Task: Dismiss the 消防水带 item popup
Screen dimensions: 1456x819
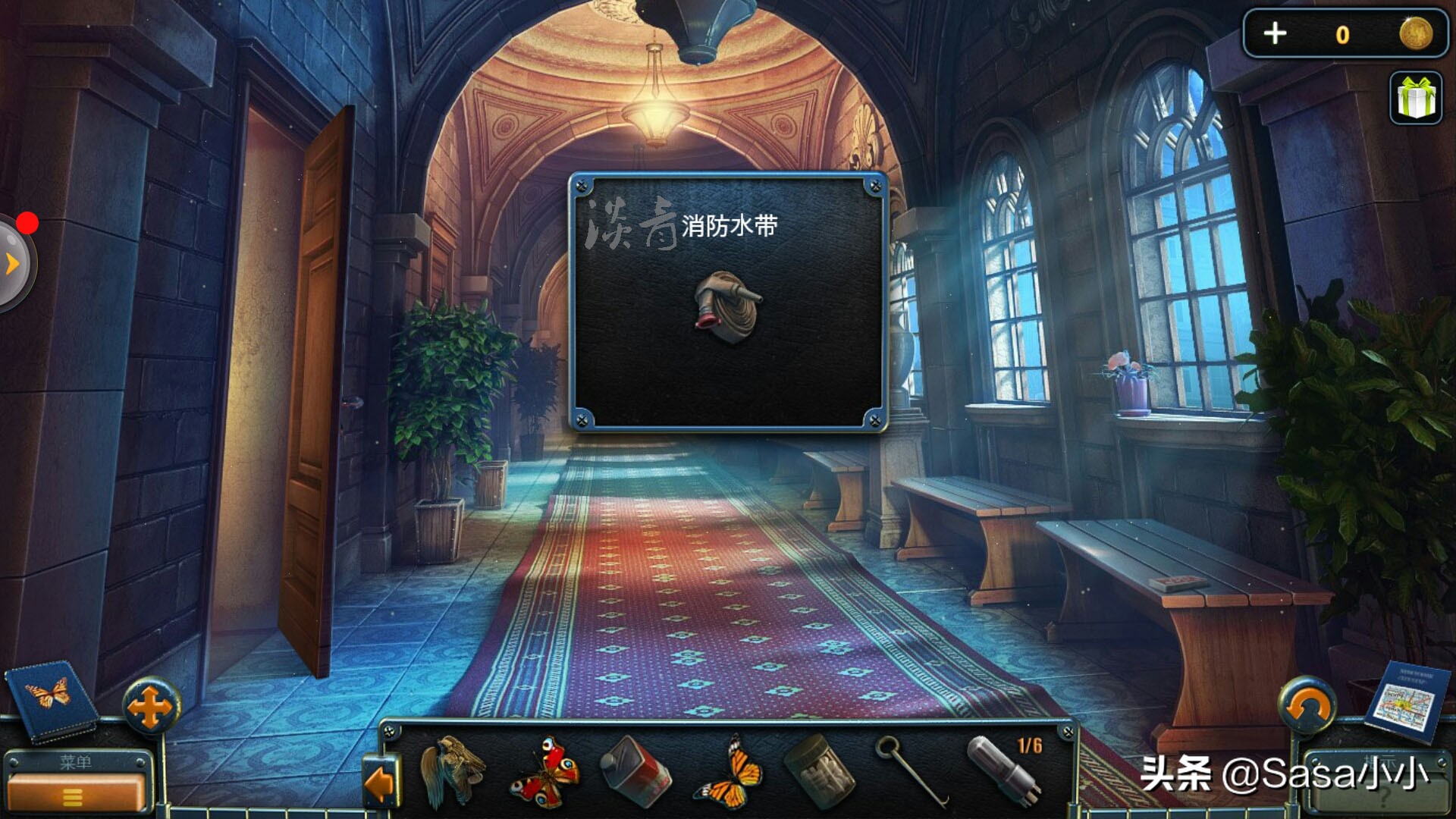Action: pos(728,303)
